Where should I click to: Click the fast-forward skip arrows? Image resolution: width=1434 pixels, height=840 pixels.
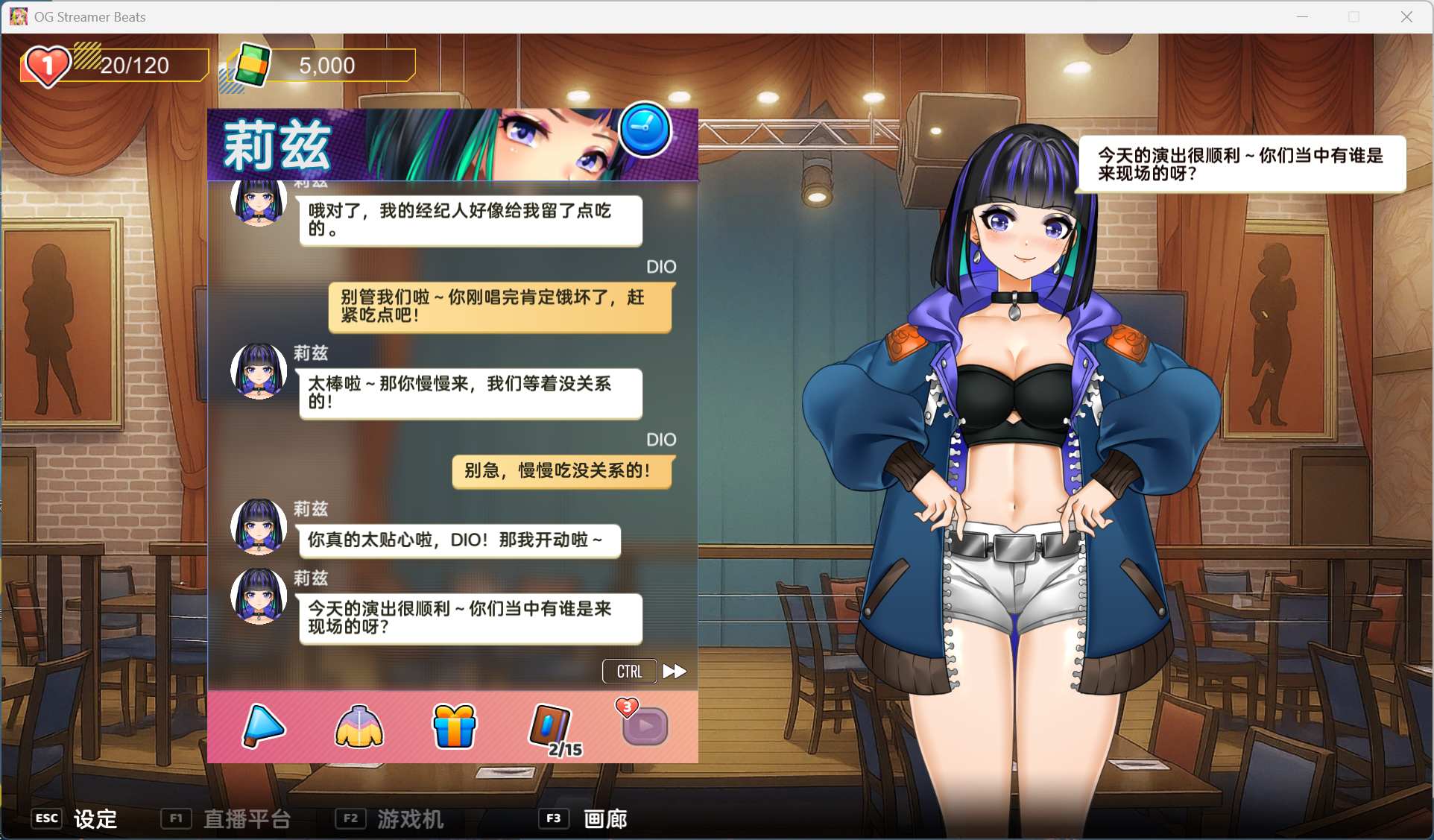674,671
